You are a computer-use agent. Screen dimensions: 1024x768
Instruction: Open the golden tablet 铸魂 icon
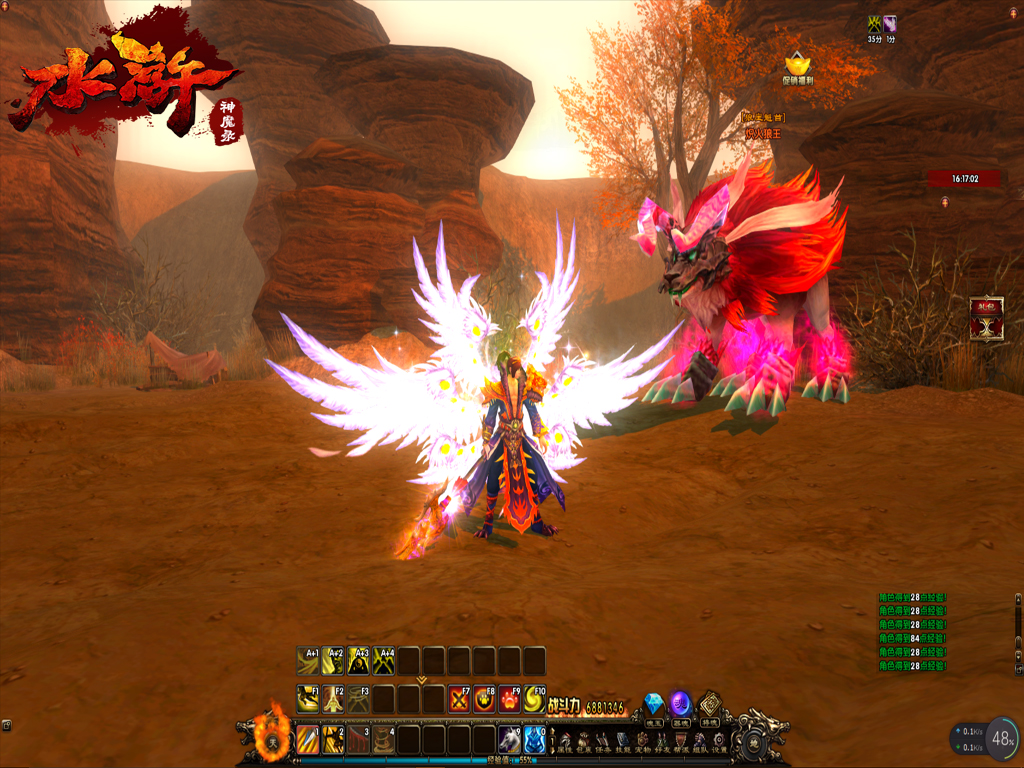click(710, 704)
